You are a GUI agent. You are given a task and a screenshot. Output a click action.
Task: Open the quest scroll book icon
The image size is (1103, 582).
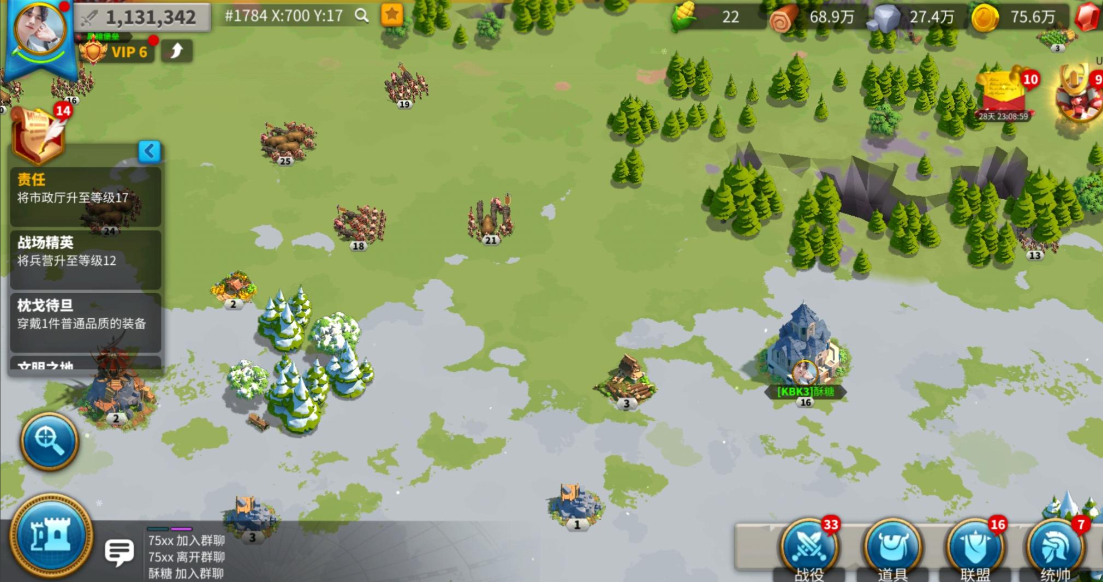point(38,135)
